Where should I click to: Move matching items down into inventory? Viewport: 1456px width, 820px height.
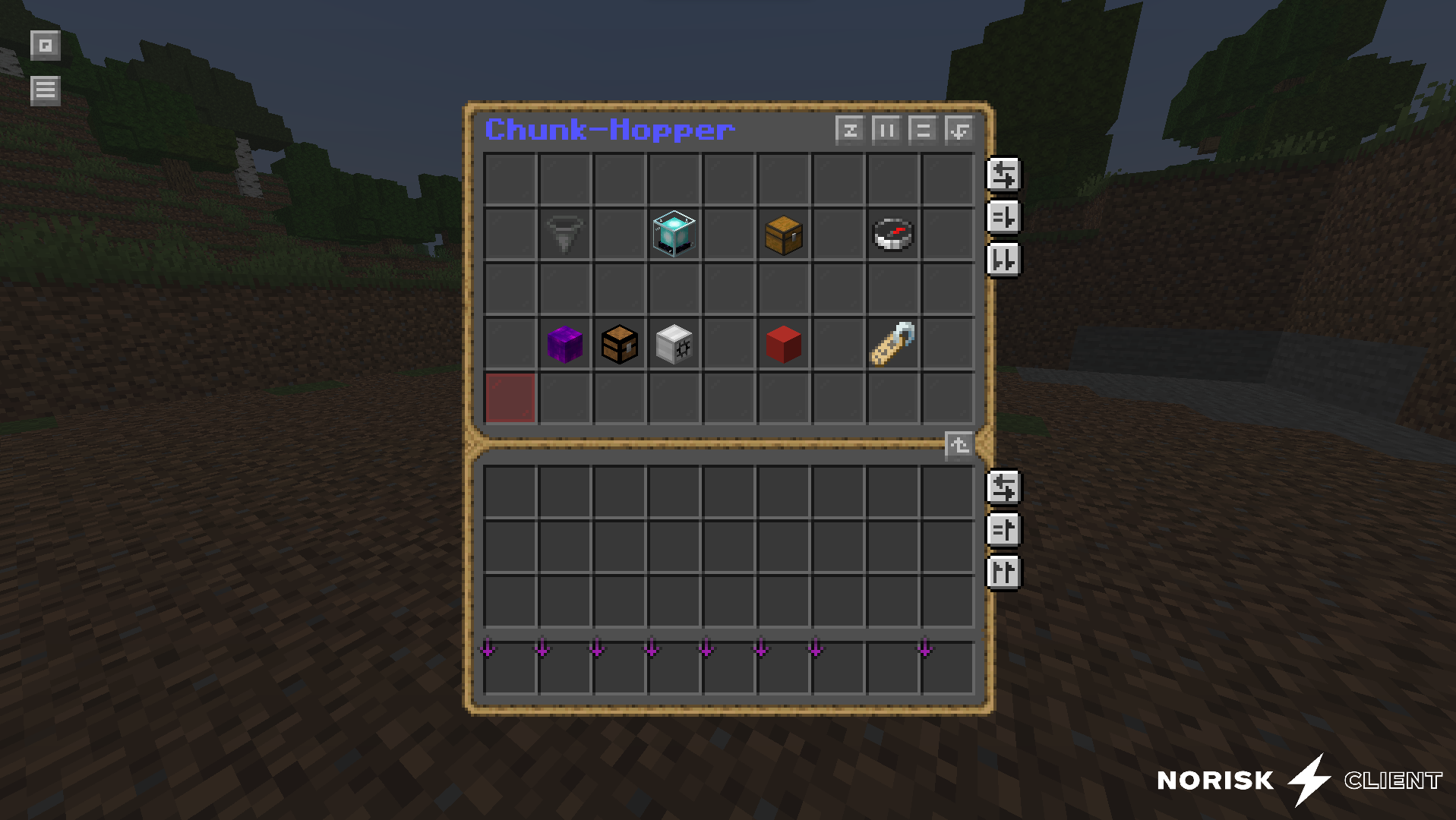pyautogui.click(x=1003, y=217)
